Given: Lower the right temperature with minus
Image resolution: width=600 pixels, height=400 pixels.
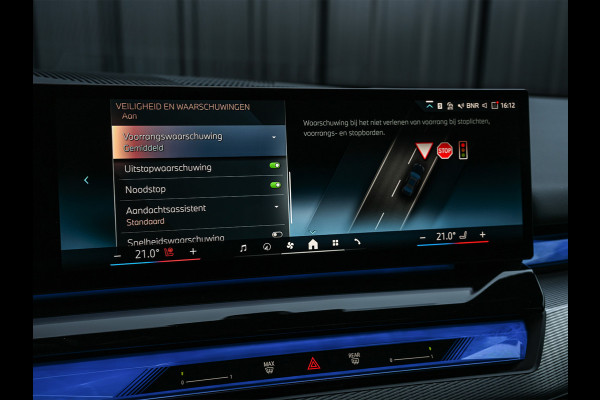Looking at the screenshot, I should point(423,237).
